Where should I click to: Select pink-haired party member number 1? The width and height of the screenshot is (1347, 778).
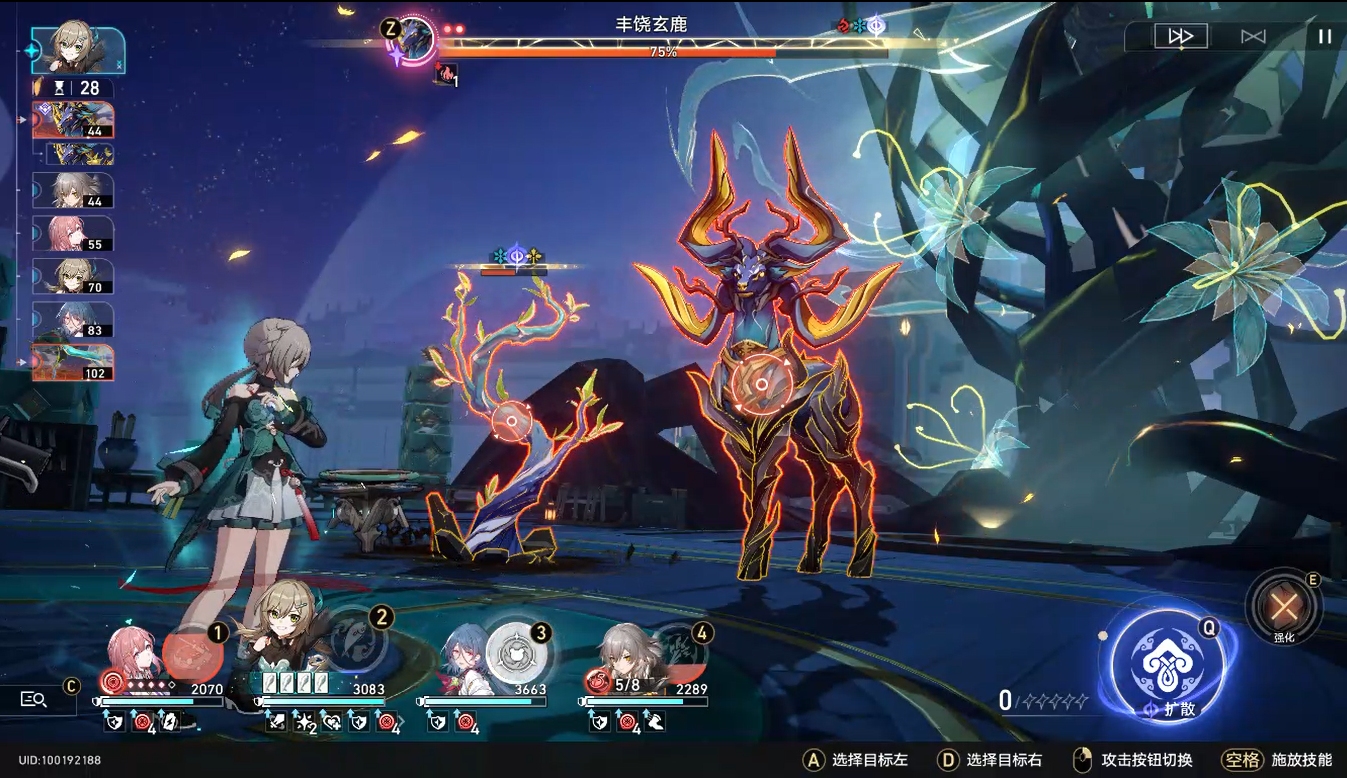tap(135, 655)
